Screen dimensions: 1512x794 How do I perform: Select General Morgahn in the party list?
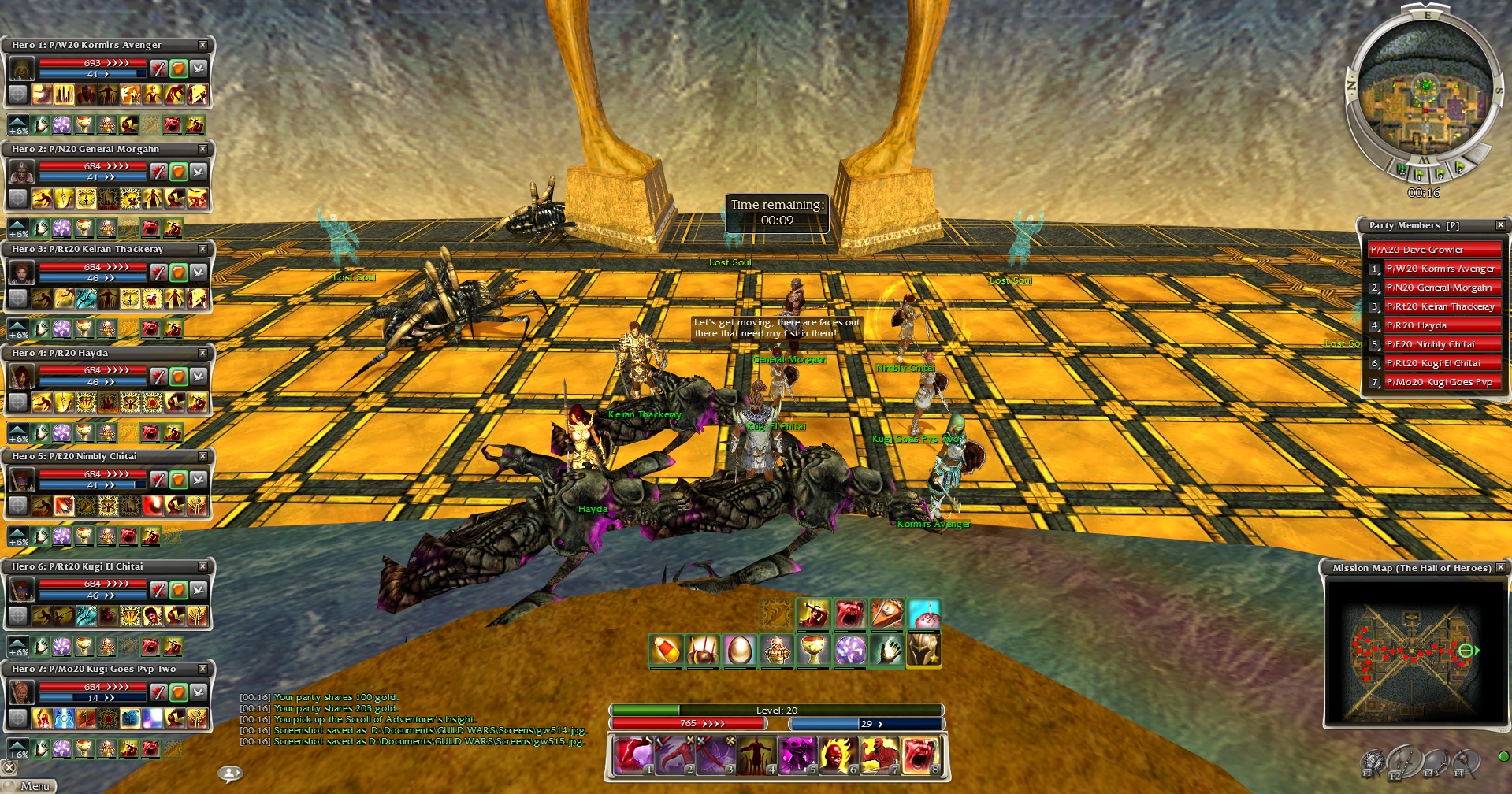point(1440,288)
